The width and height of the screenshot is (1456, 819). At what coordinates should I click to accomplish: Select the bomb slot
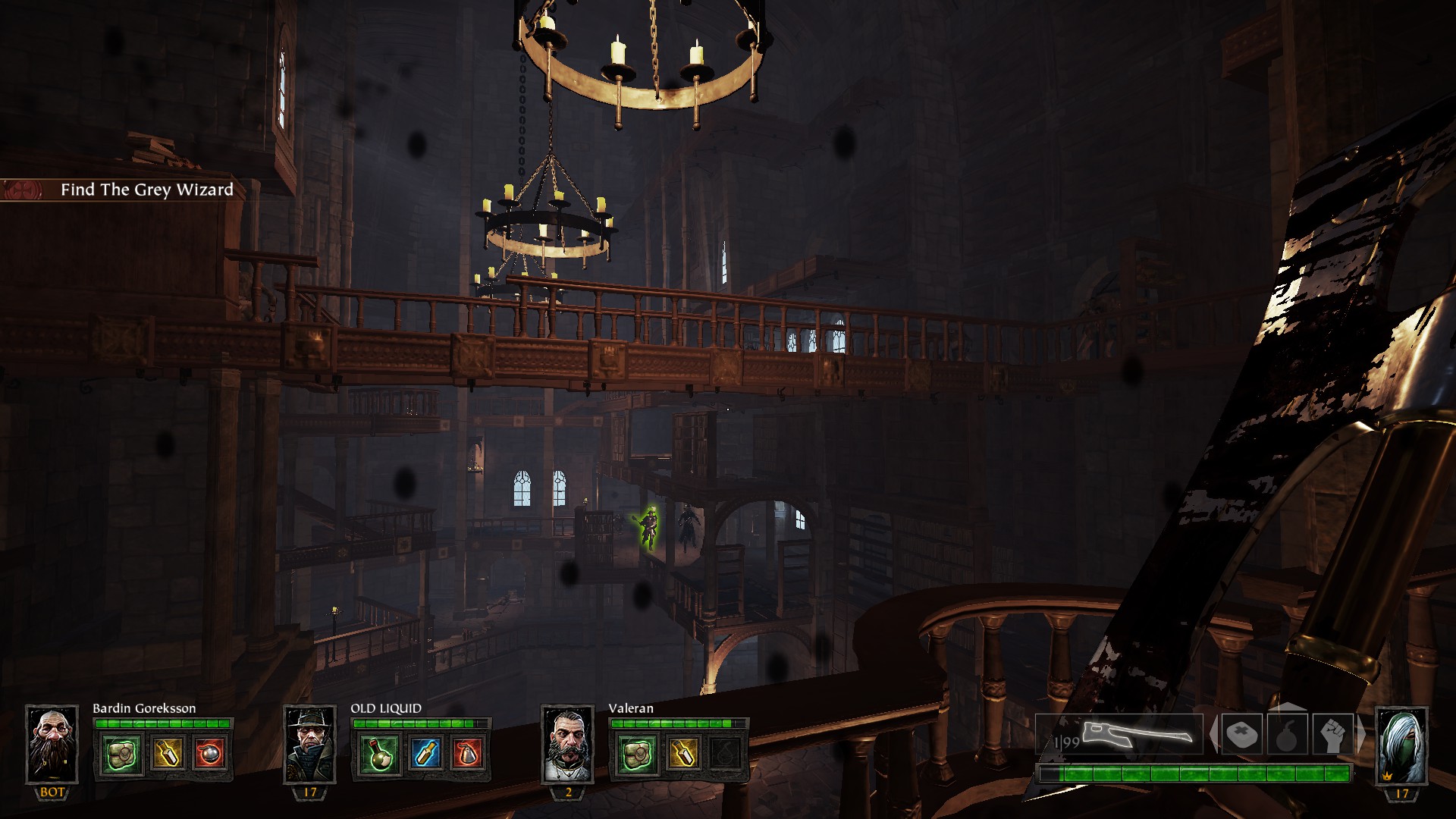1288,734
